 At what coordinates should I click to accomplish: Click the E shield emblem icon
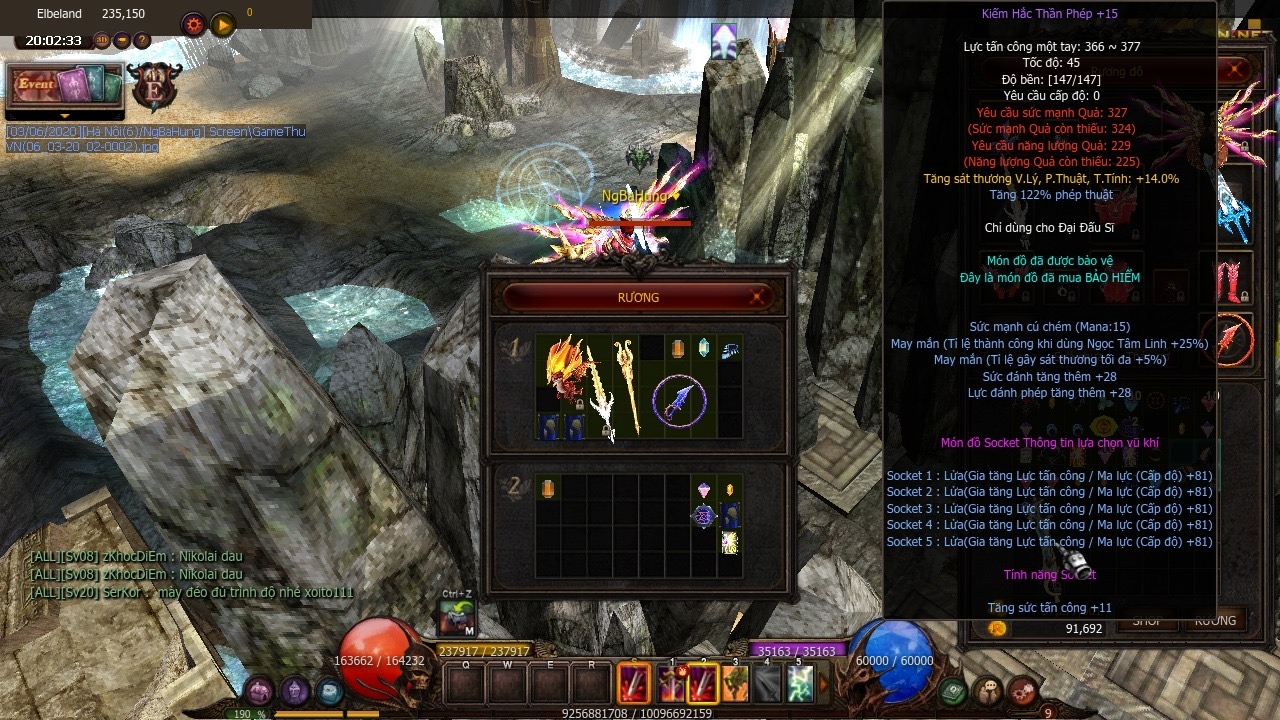pyautogui.click(x=156, y=86)
